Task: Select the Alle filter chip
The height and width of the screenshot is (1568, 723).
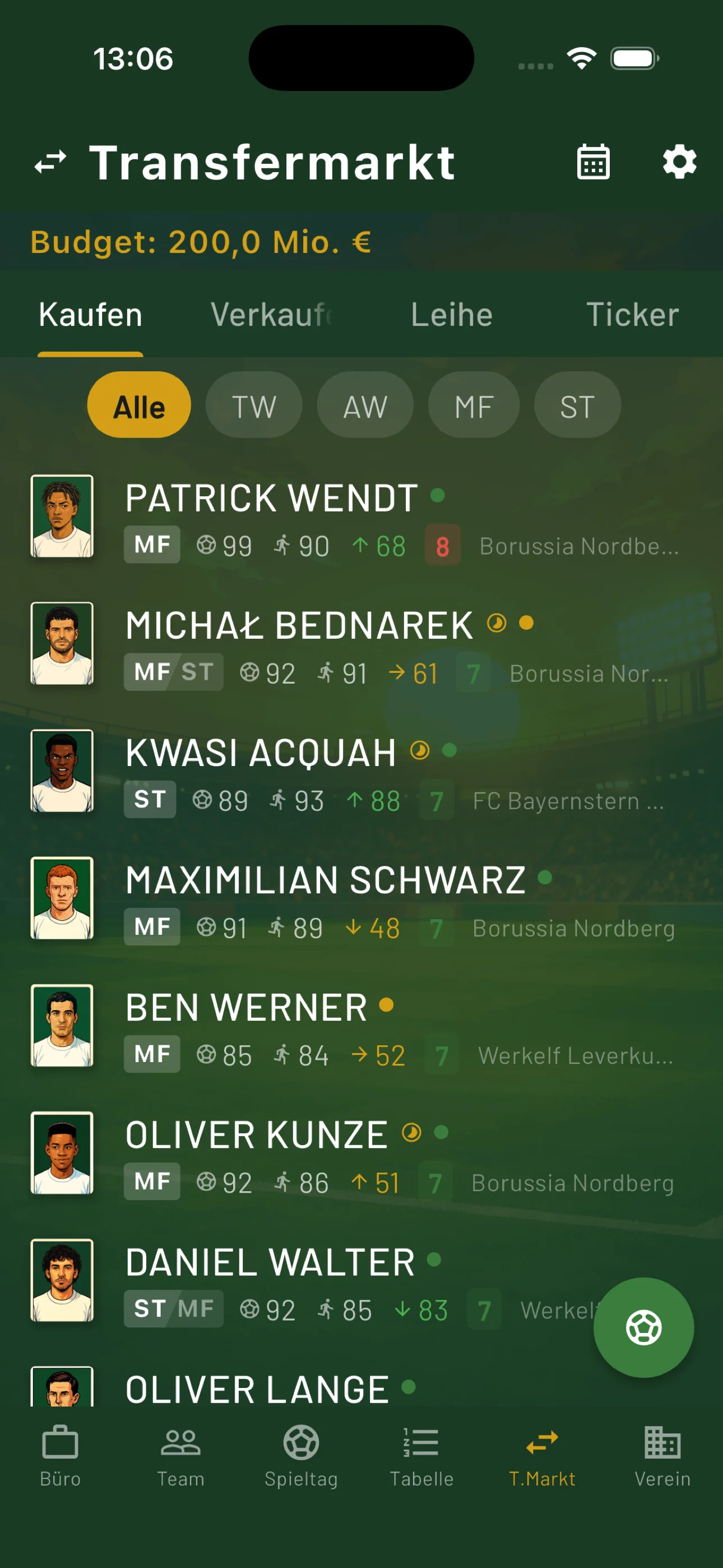Action: (139, 405)
